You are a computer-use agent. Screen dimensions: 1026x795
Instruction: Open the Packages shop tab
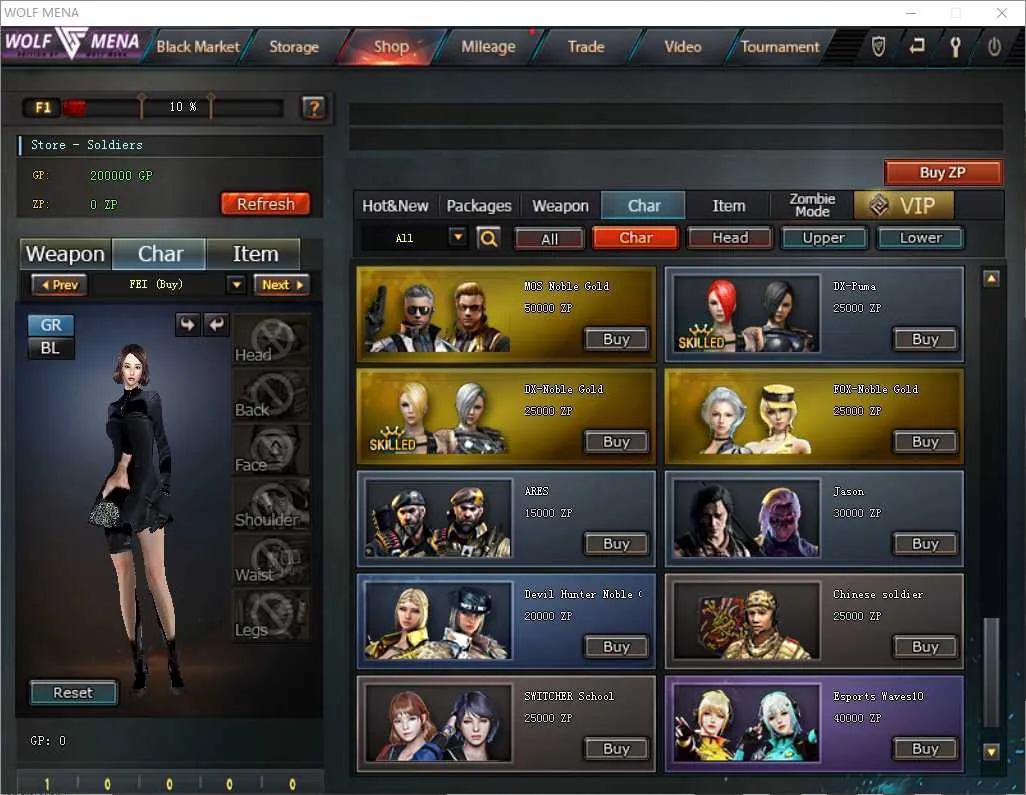[x=479, y=206]
